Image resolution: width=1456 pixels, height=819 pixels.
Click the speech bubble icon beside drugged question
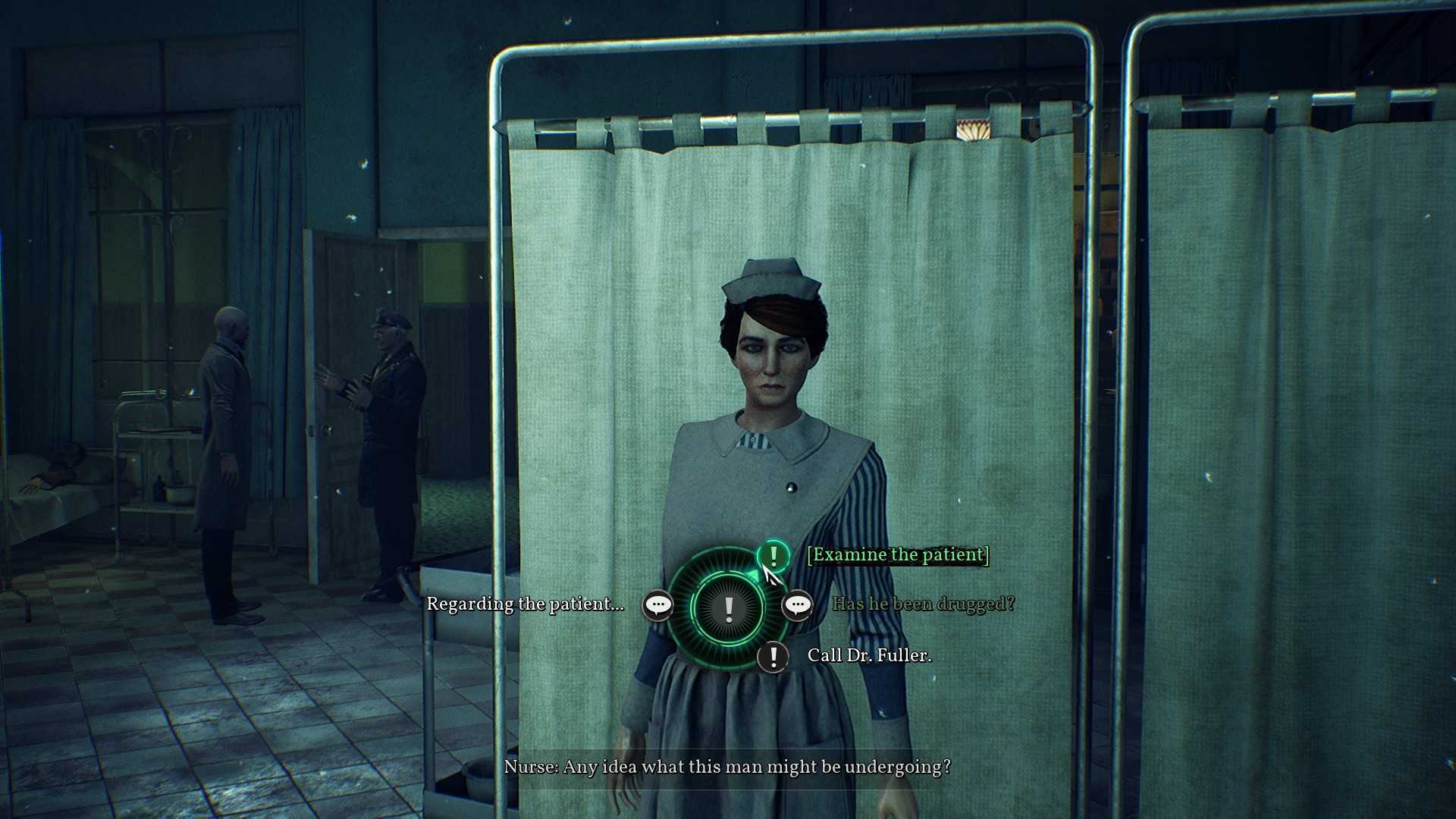797,605
